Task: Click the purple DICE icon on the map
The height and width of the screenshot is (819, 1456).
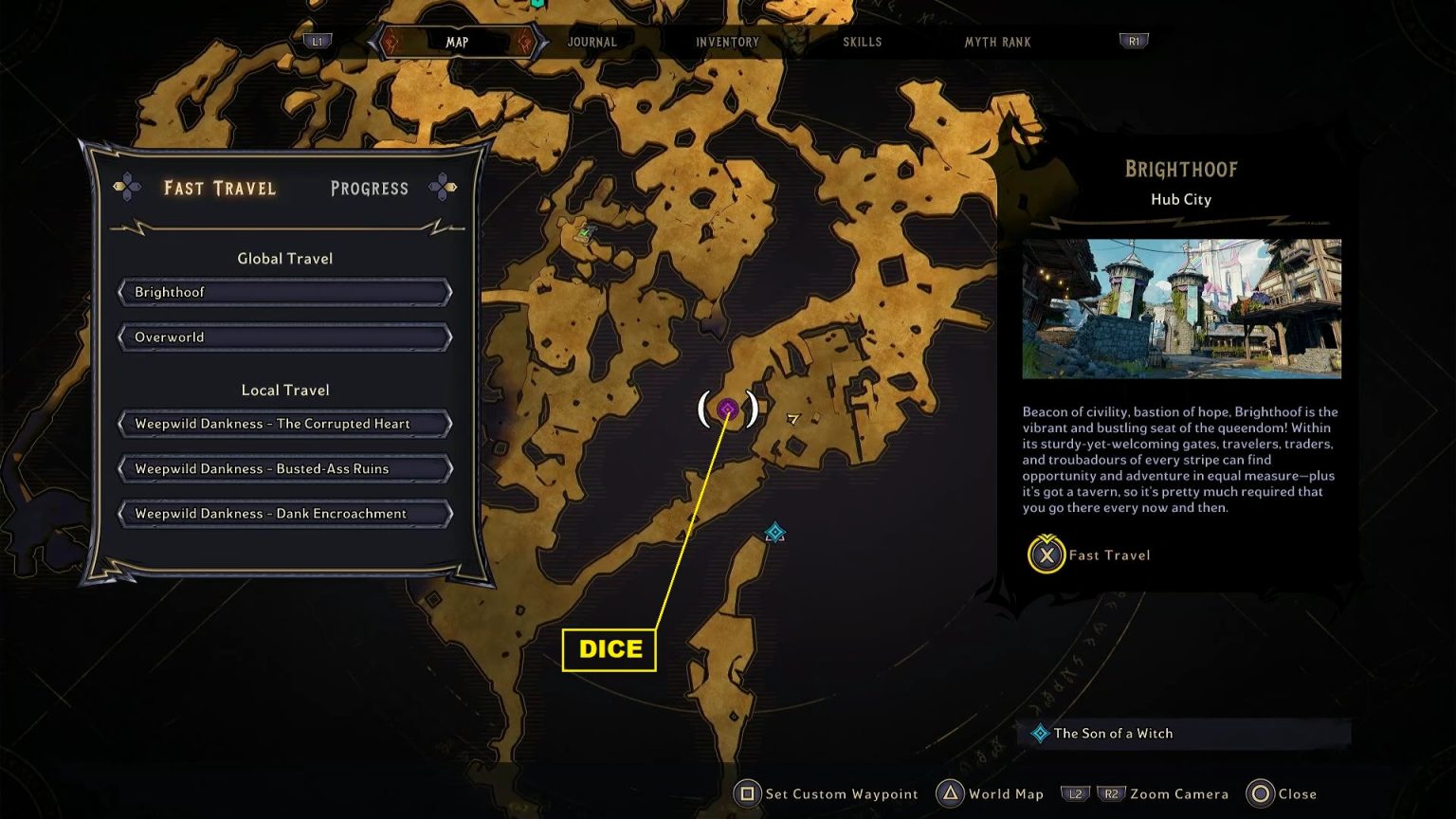Action: click(x=727, y=410)
